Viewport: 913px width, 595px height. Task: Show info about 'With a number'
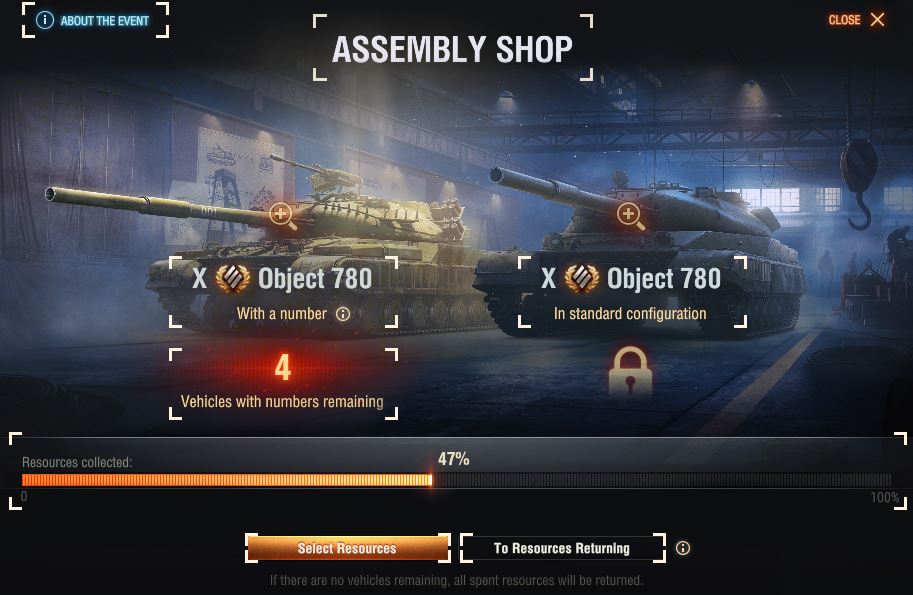343,314
